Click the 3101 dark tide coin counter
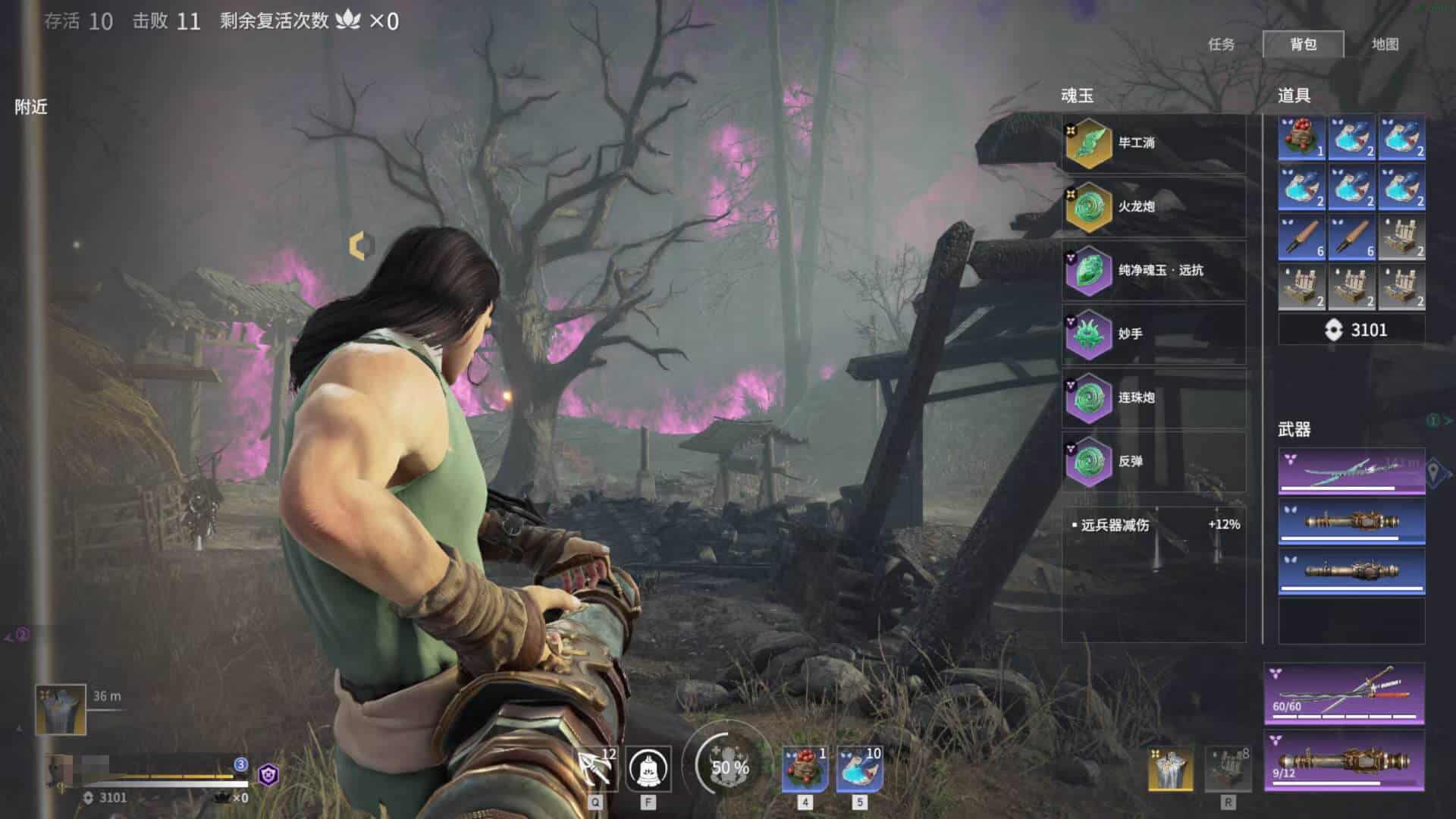 [x=1351, y=330]
